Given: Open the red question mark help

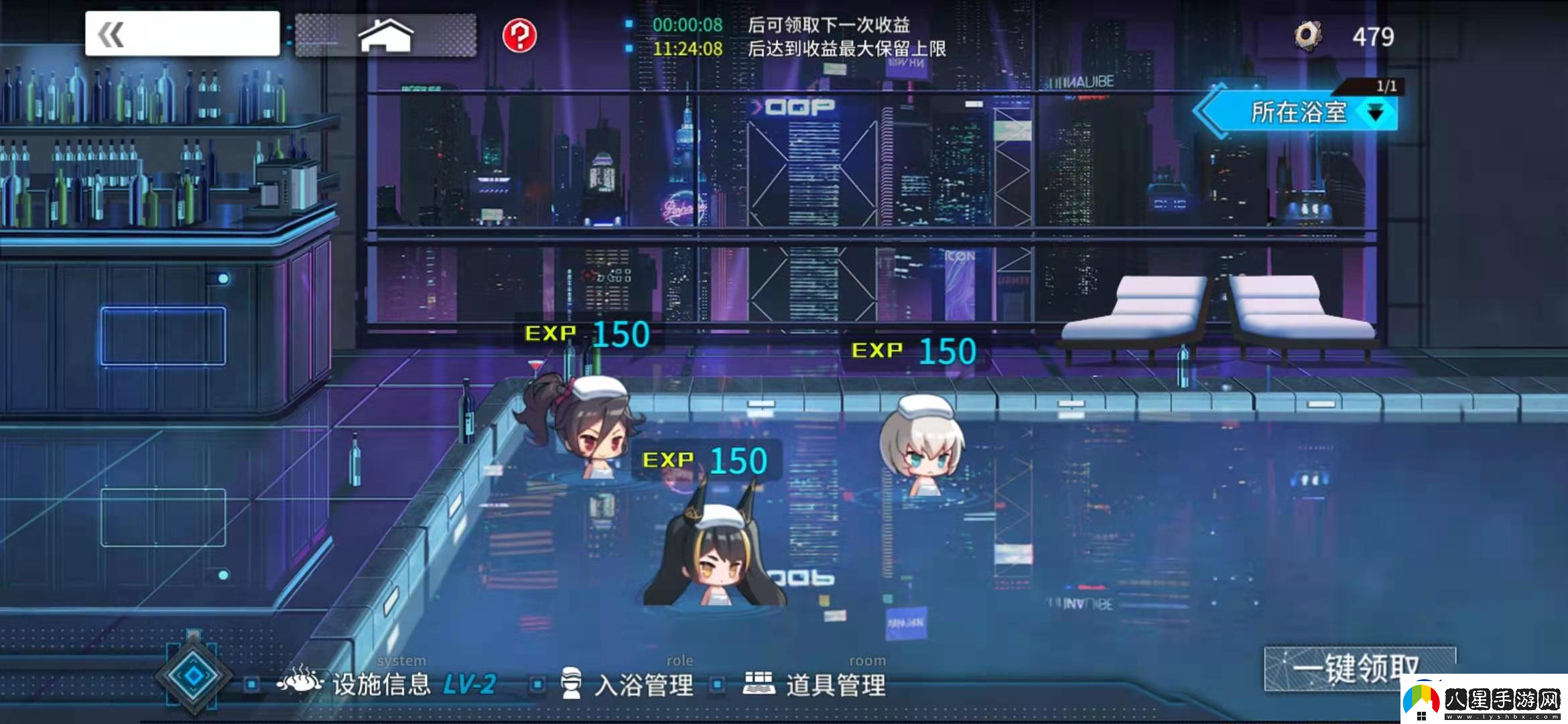Looking at the screenshot, I should (x=519, y=36).
